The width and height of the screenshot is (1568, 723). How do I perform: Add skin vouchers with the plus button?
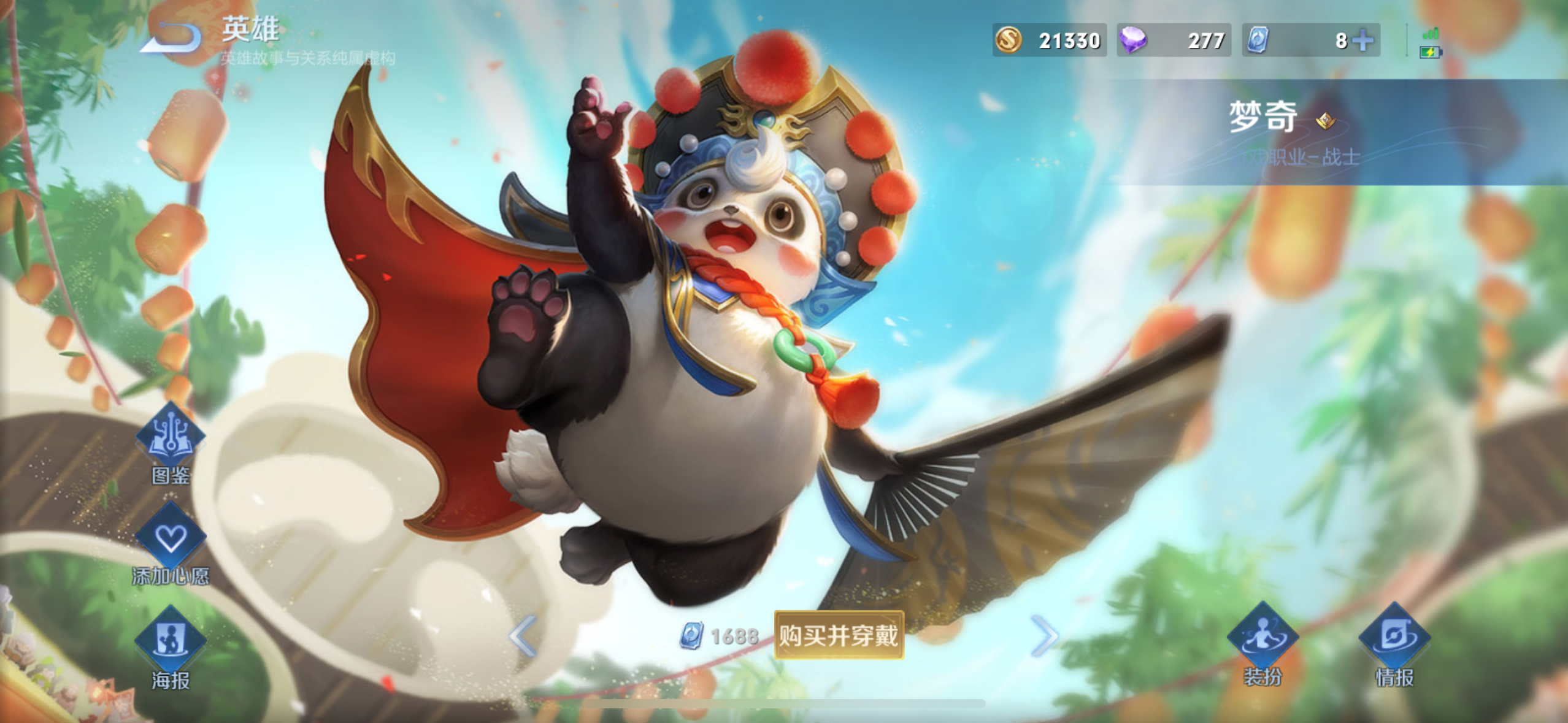[1363, 40]
